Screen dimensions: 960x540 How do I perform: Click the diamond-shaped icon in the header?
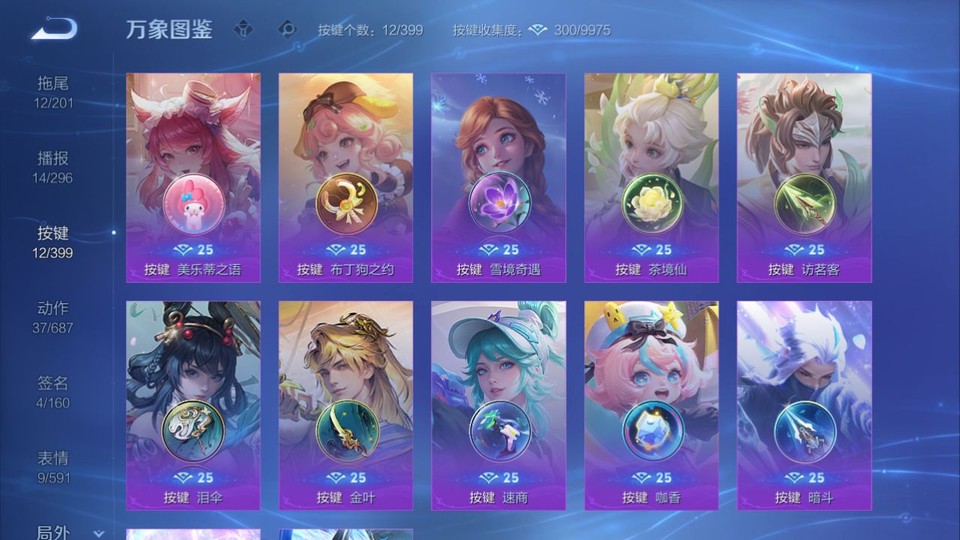point(288,29)
